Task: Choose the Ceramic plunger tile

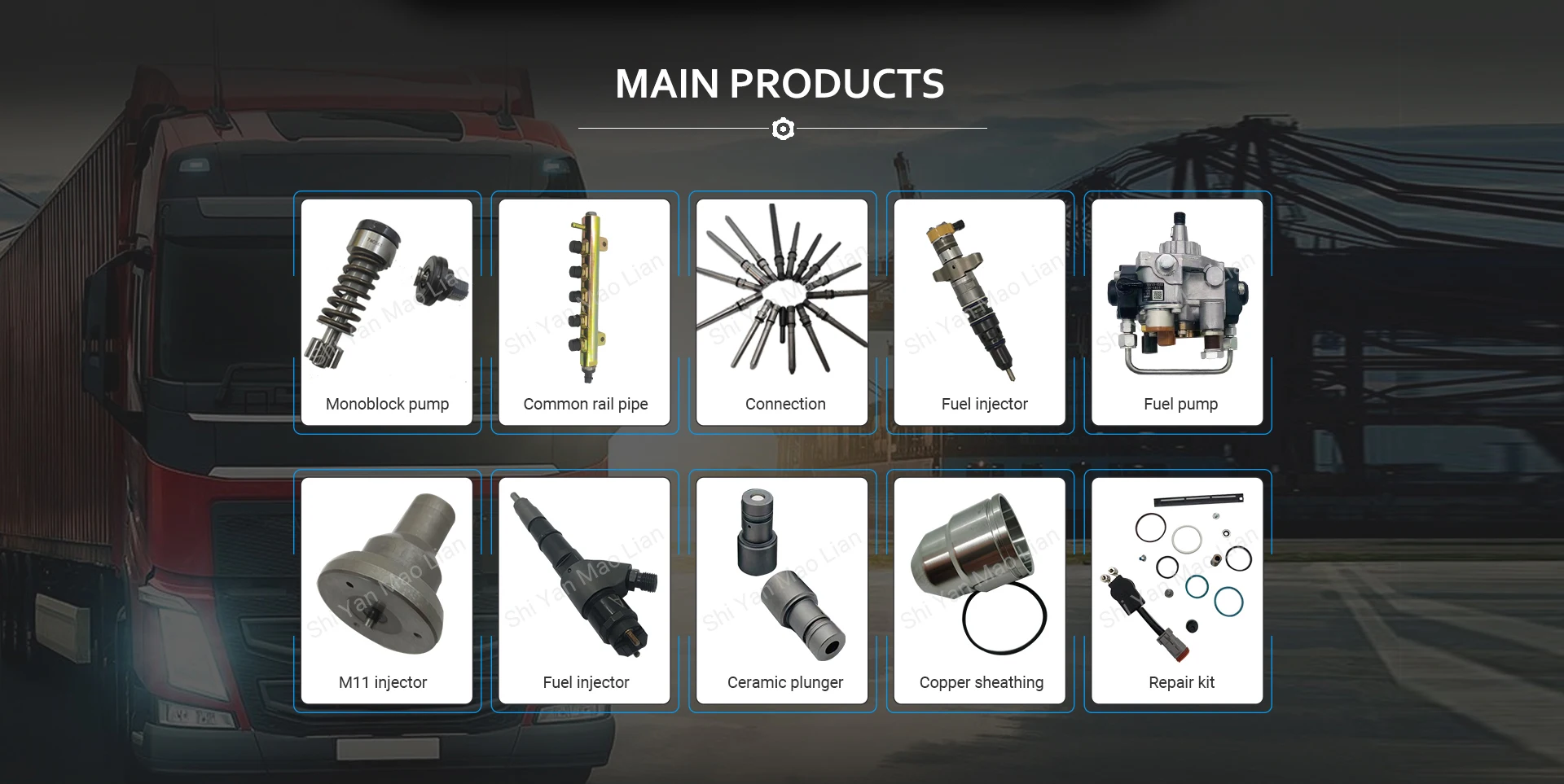Action: click(x=782, y=591)
